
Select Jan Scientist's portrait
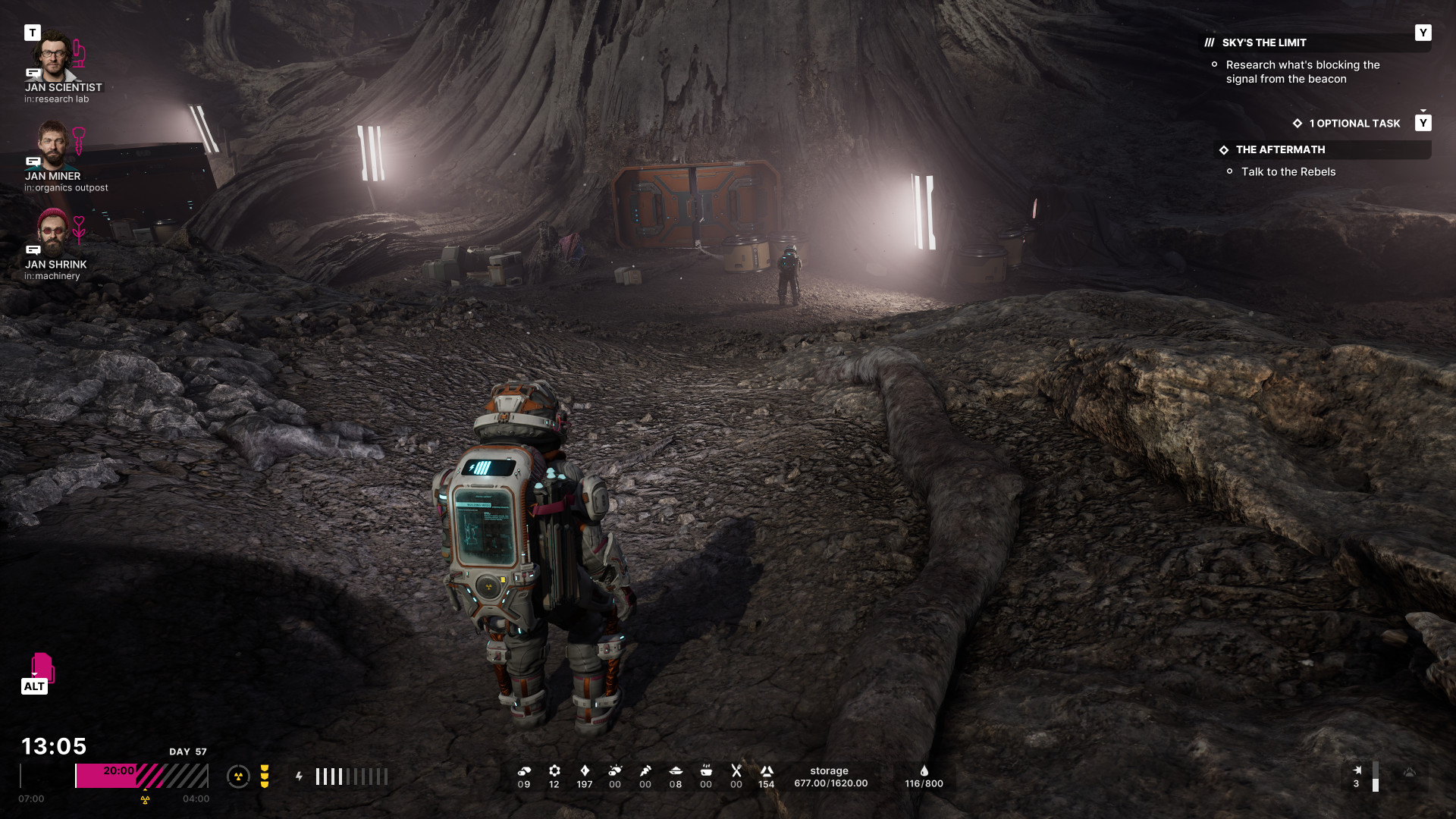point(53,56)
